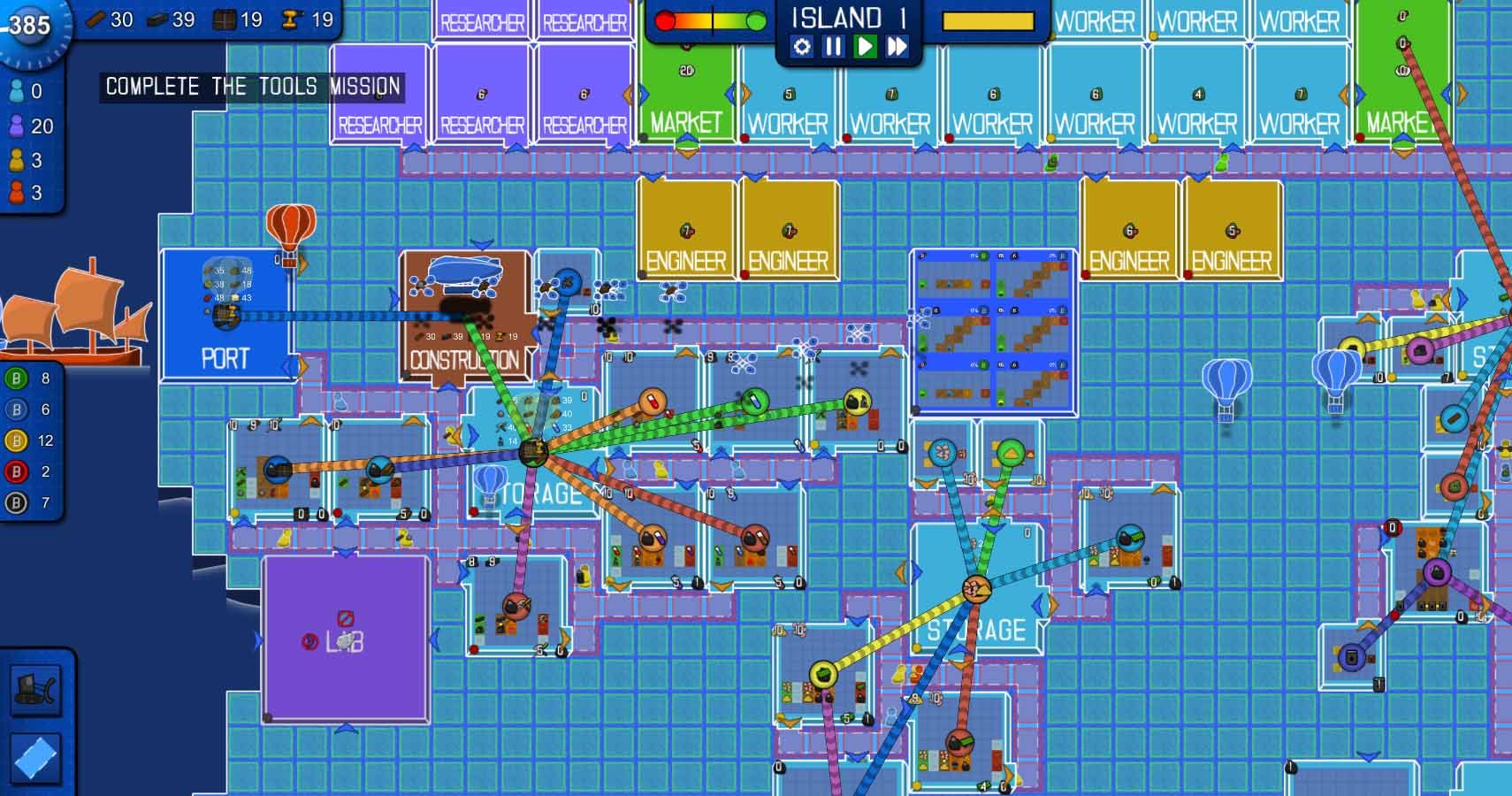Click the red B token icon in sidebar

(x=15, y=472)
